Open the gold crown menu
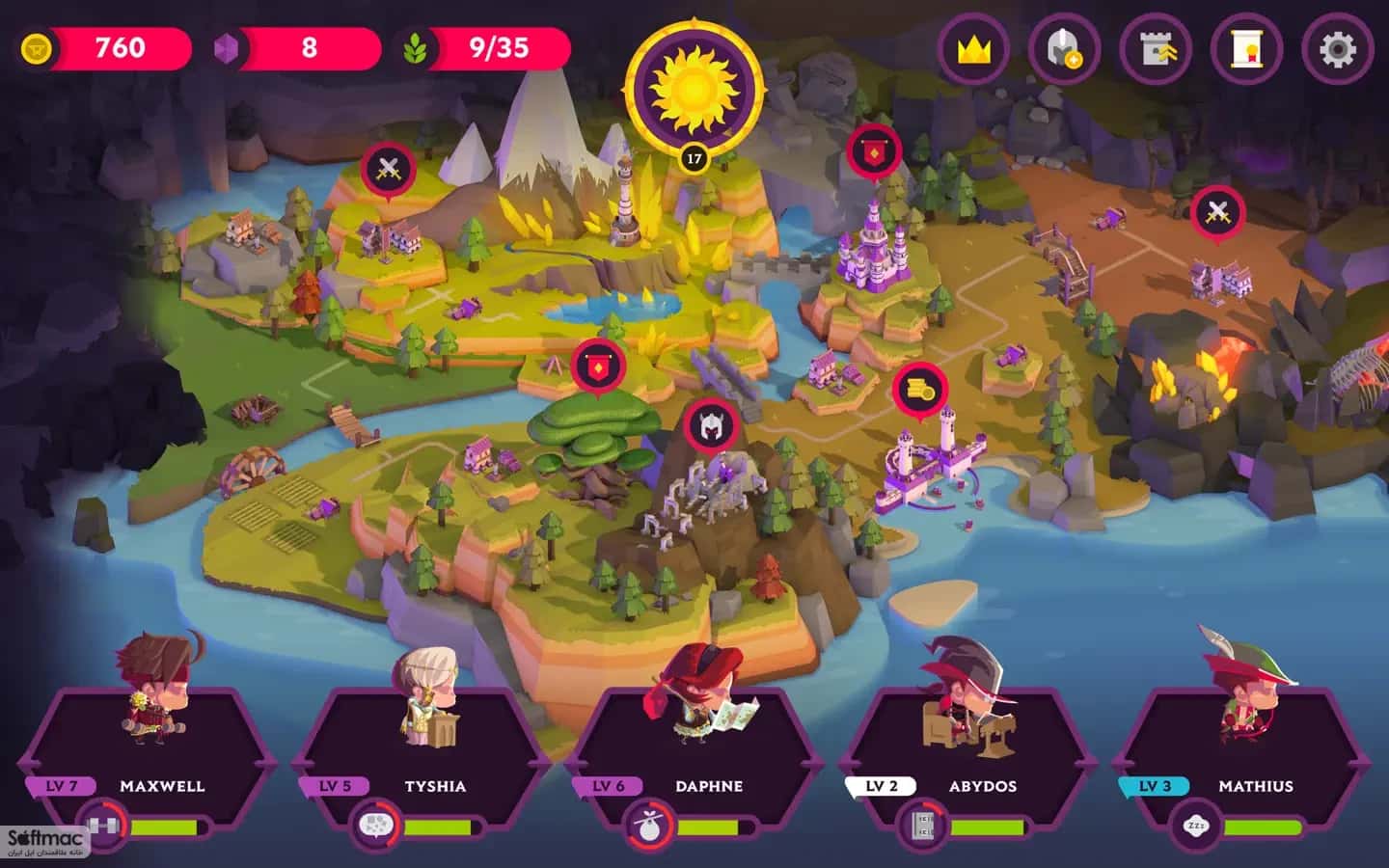The height and width of the screenshot is (868, 1389). pos(974,49)
